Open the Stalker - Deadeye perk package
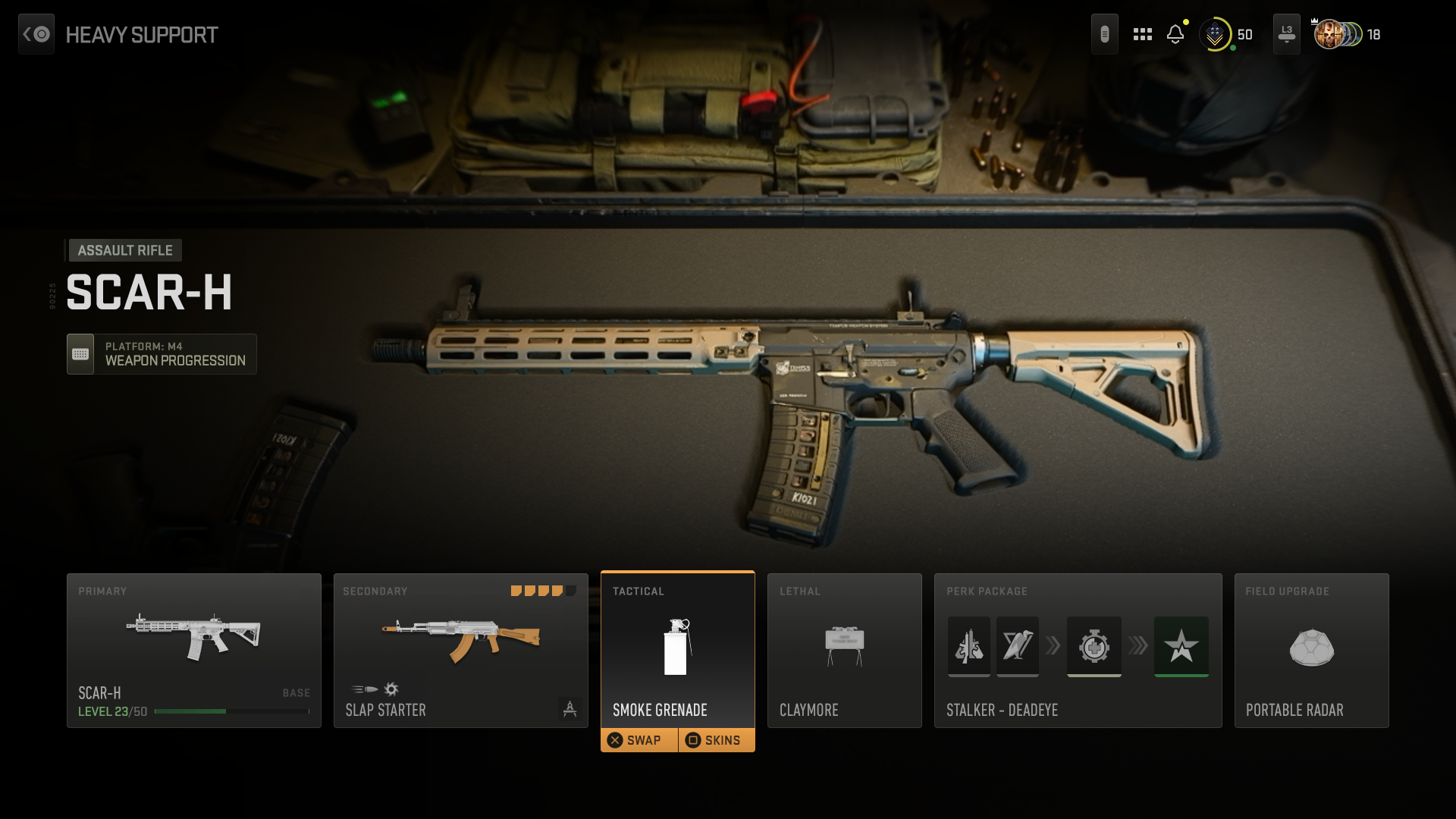The width and height of the screenshot is (1456, 819). tap(1078, 650)
